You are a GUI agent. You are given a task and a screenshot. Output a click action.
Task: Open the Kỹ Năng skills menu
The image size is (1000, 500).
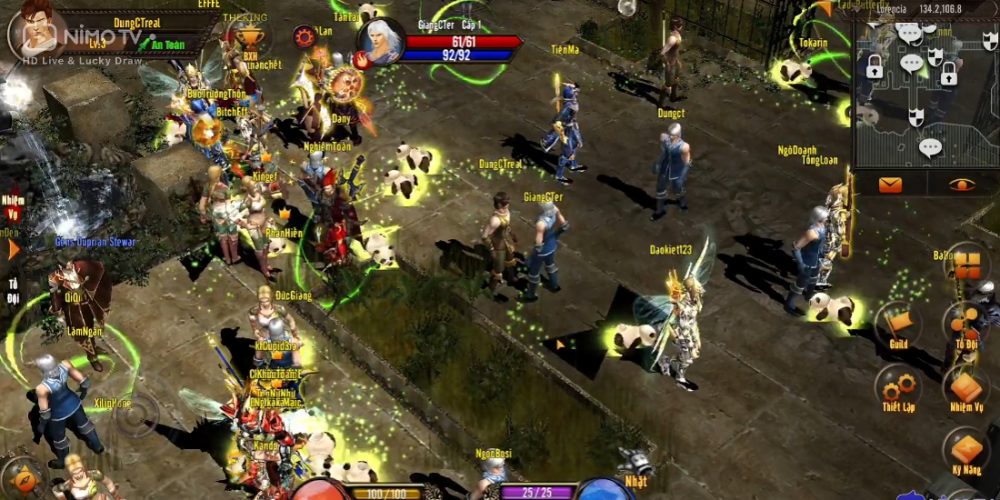coord(964,450)
